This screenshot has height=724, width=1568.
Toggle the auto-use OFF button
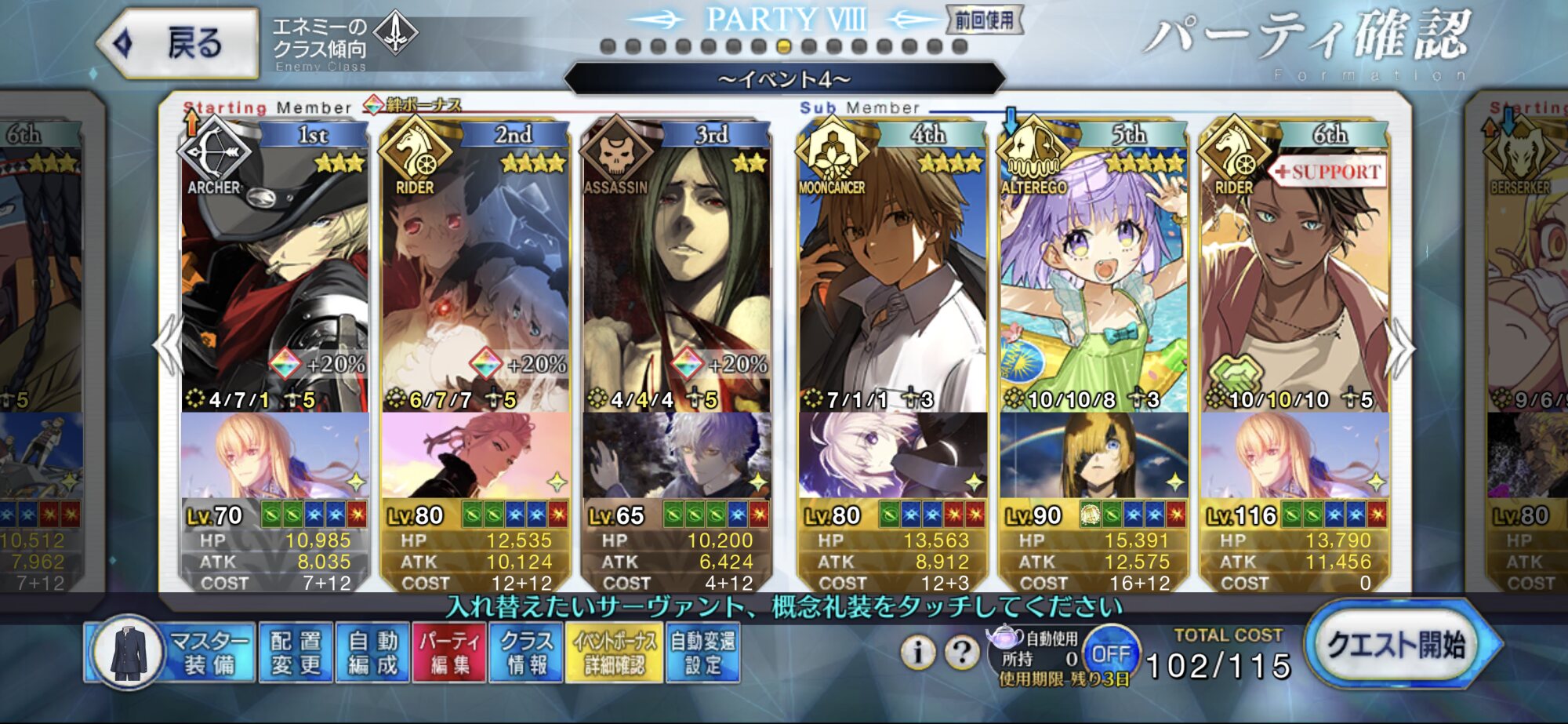pos(1110,653)
